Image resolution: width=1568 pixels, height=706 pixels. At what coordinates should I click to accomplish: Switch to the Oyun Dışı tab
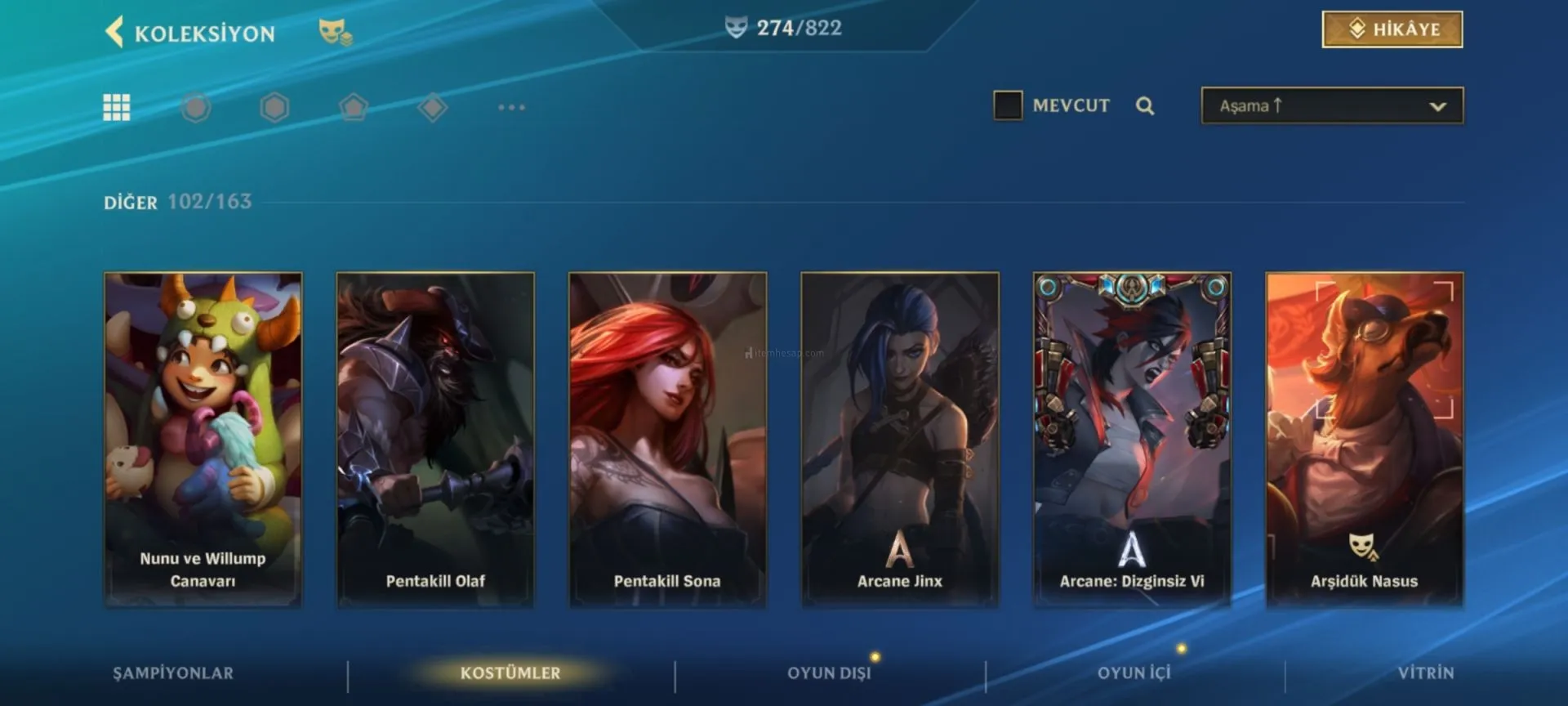coord(829,672)
